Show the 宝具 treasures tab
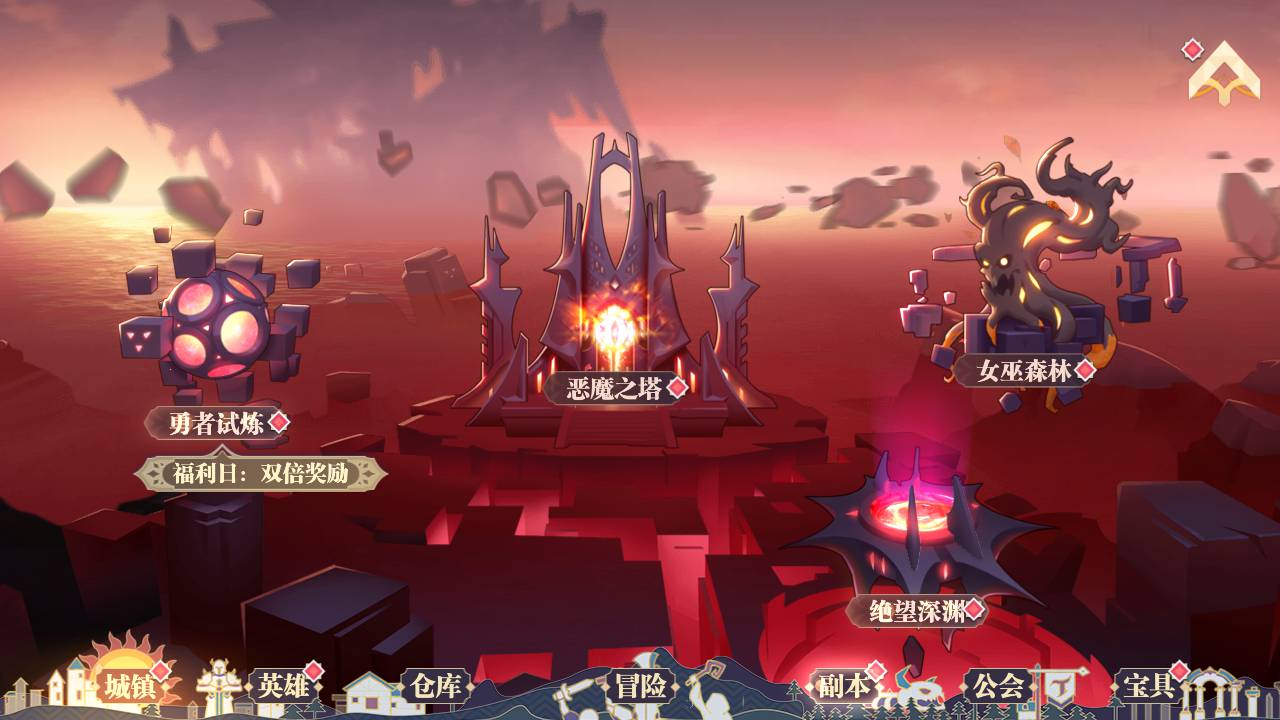The image size is (1280, 720). coord(1149,686)
